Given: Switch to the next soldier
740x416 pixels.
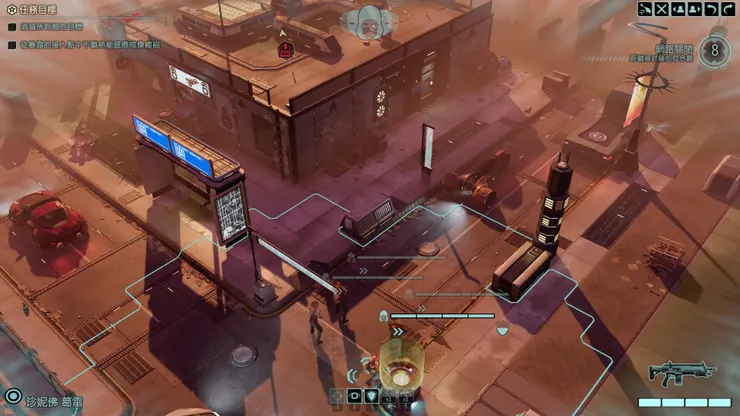Looking at the screenshot, I should [695, 10].
